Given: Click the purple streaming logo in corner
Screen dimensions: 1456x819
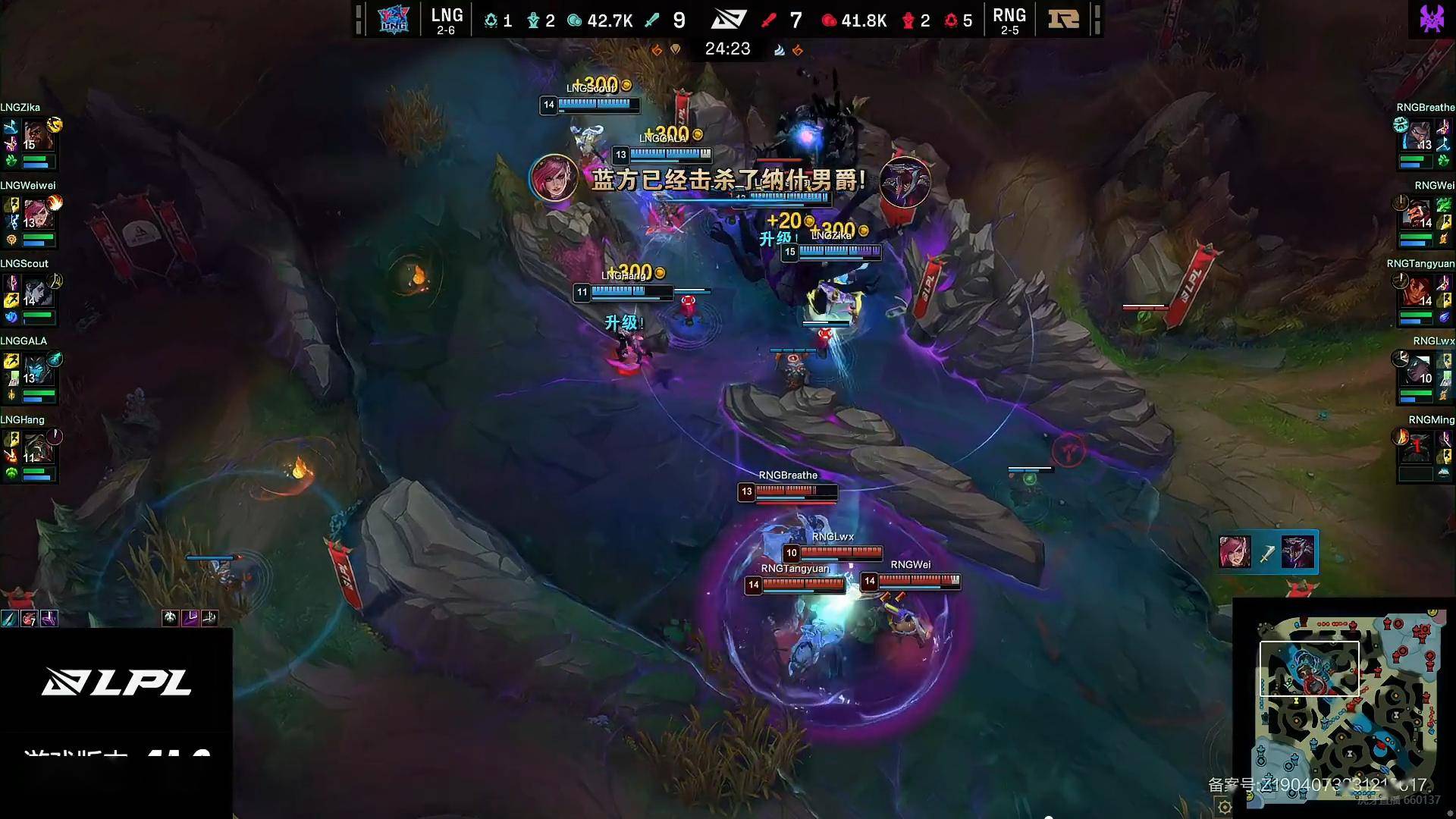Looking at the screenshot, I should click(x=1432, y=18).
